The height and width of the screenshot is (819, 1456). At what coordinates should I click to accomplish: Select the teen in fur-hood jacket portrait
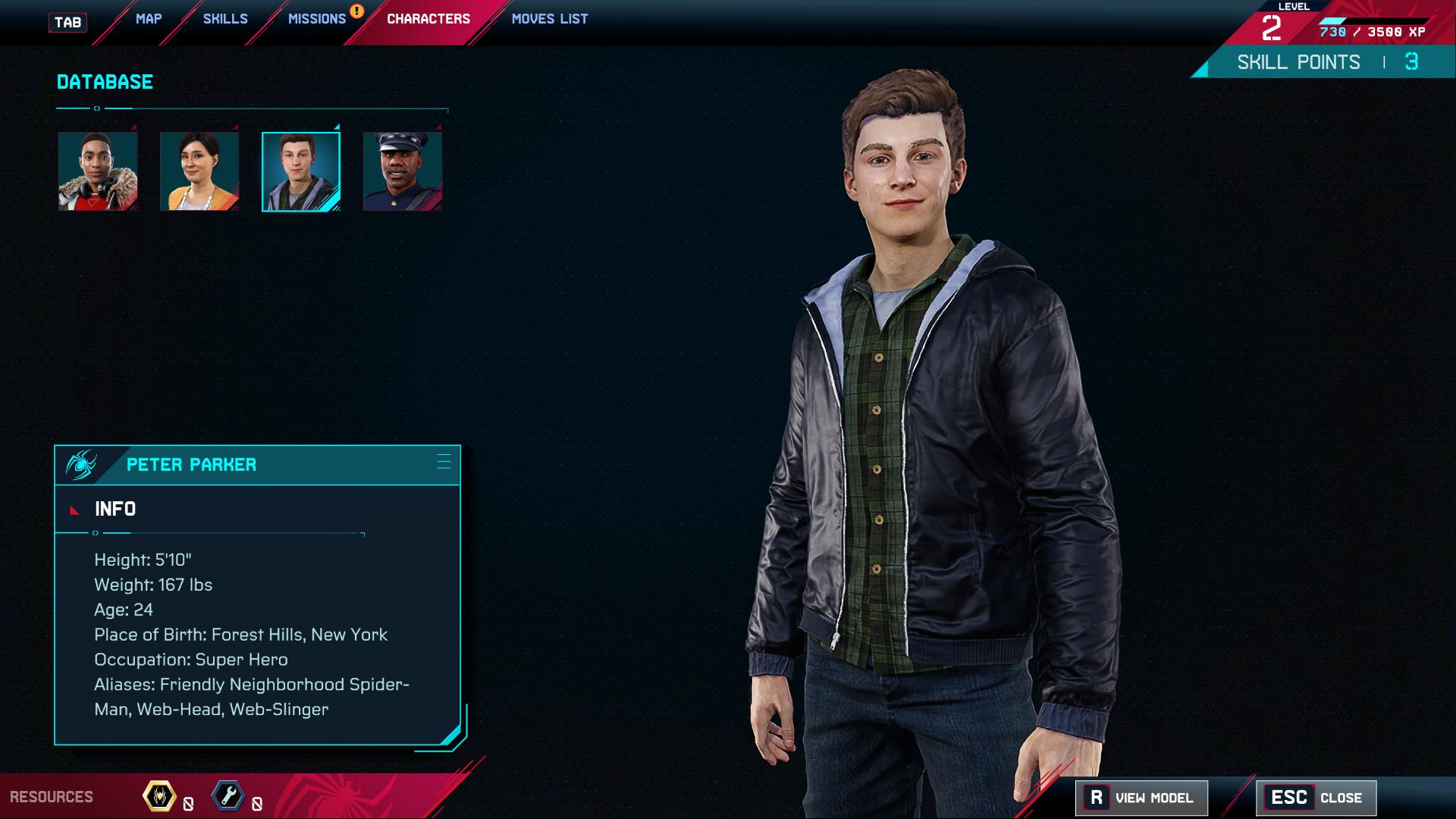point(98,171)
